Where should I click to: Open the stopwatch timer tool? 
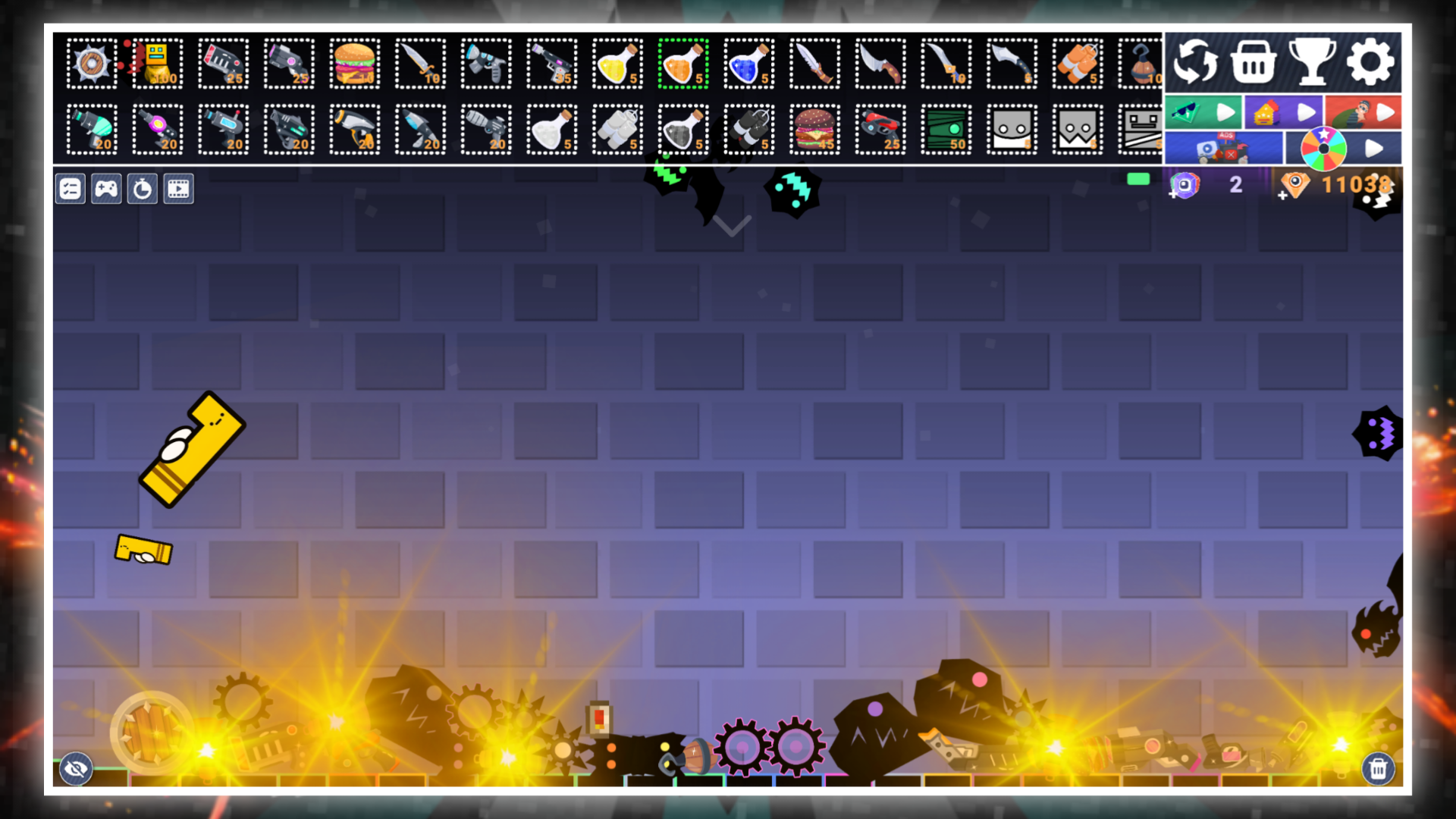pyautogui.click(x=143, y=189)
